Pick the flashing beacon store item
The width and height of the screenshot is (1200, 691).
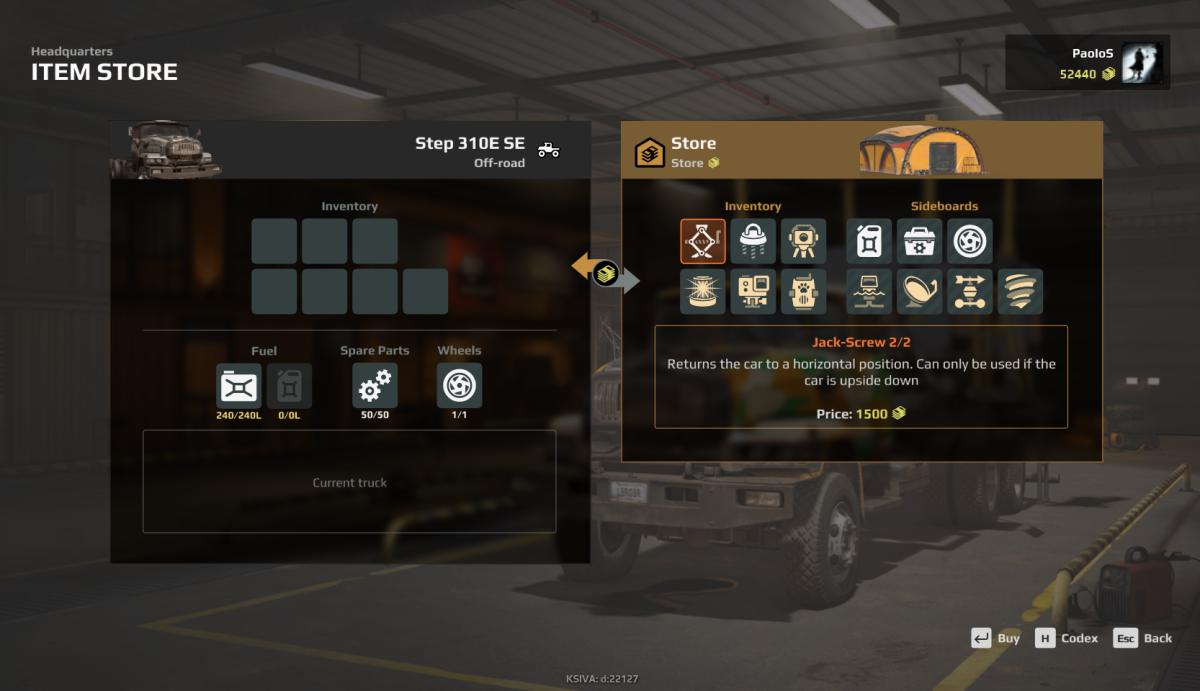tap(703, 291)
